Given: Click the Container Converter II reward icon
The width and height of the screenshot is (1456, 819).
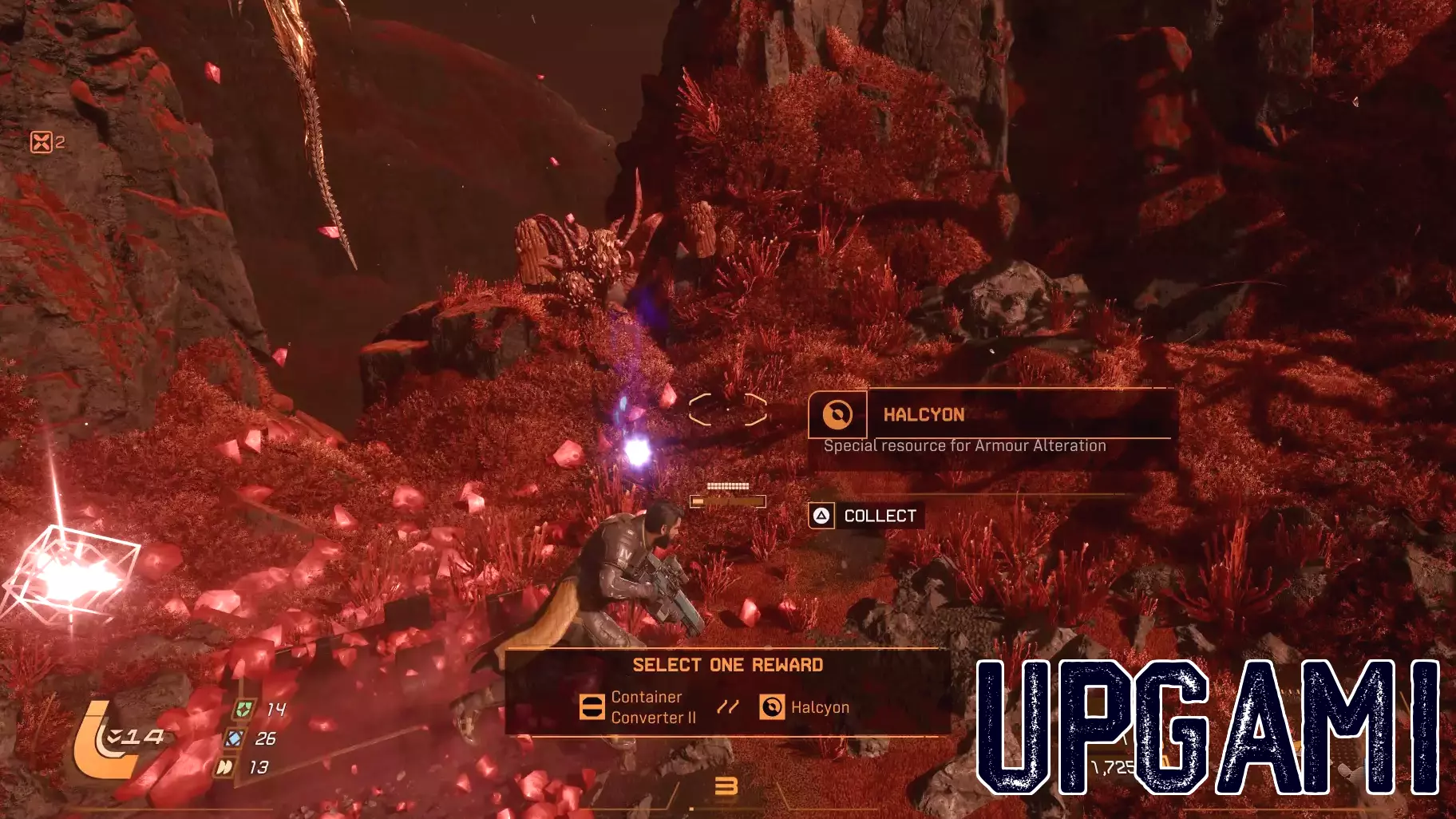Looking at the screenshot, I should click(x=591, y=707).
